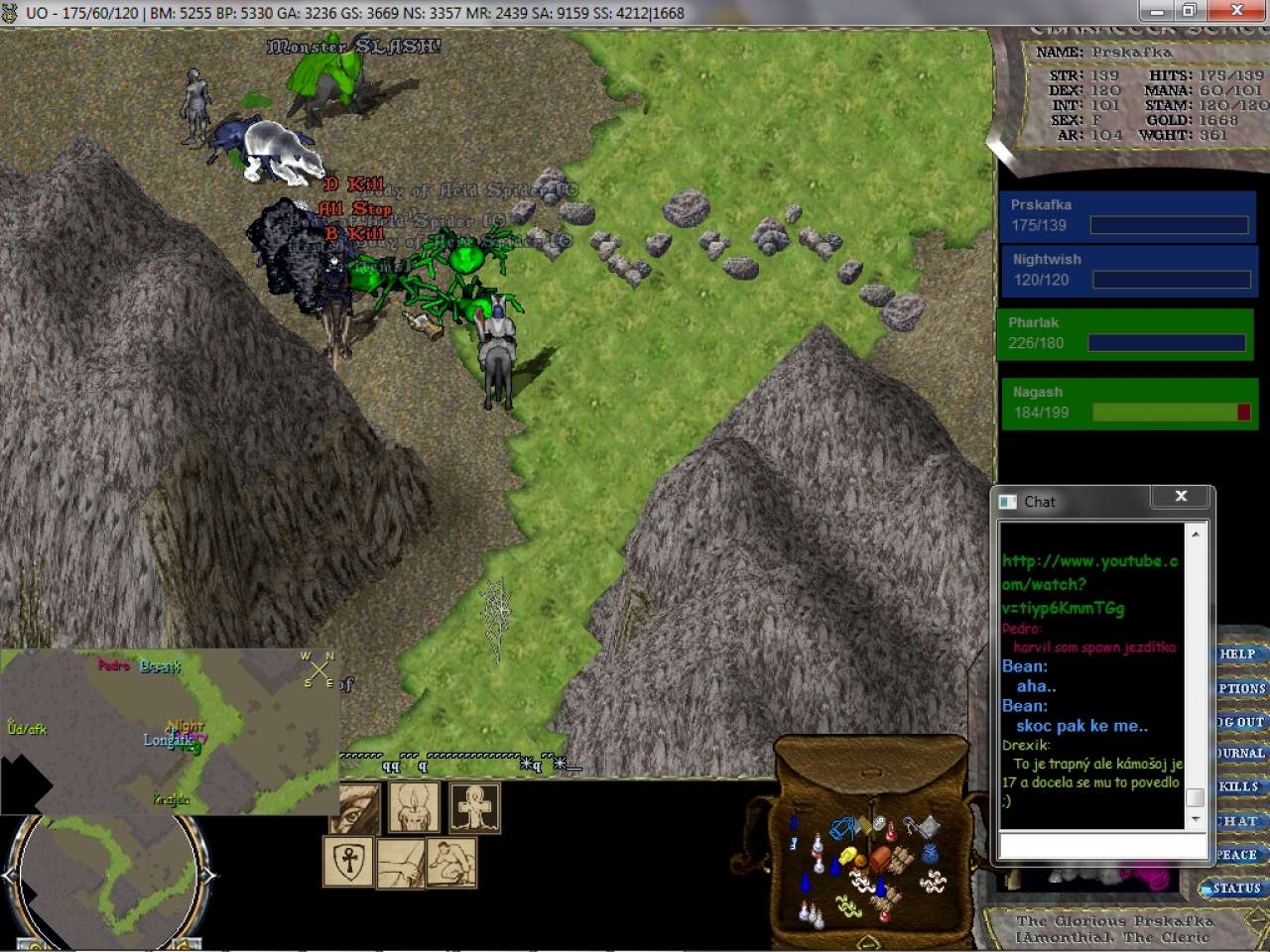Activate the crouching figure spell icon
Image resolution: width=1270 pixels, height=952 pixels.
click(451, 862)
